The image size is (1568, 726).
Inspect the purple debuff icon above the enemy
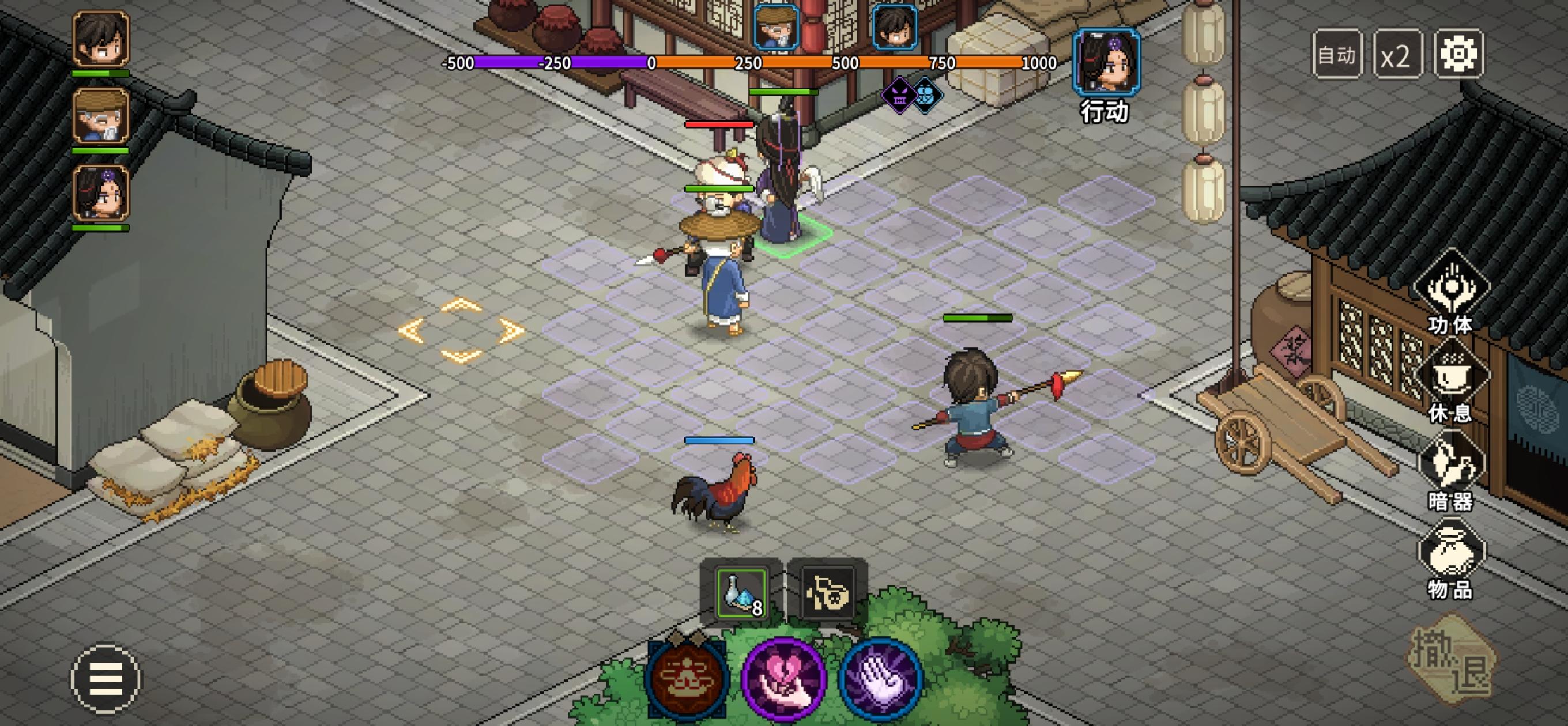coord(899,94)
